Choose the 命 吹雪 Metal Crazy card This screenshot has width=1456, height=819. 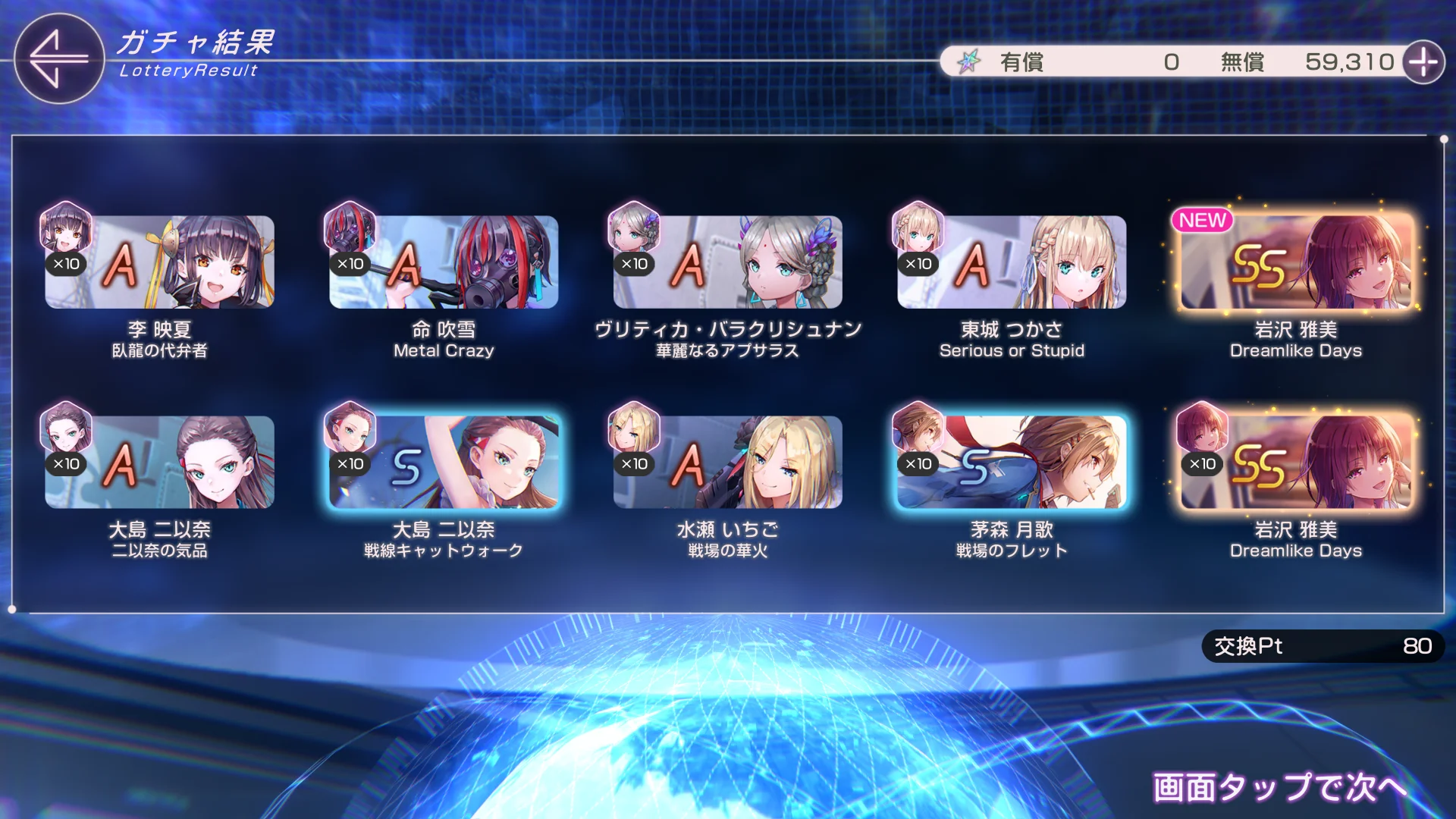point(444,262)
